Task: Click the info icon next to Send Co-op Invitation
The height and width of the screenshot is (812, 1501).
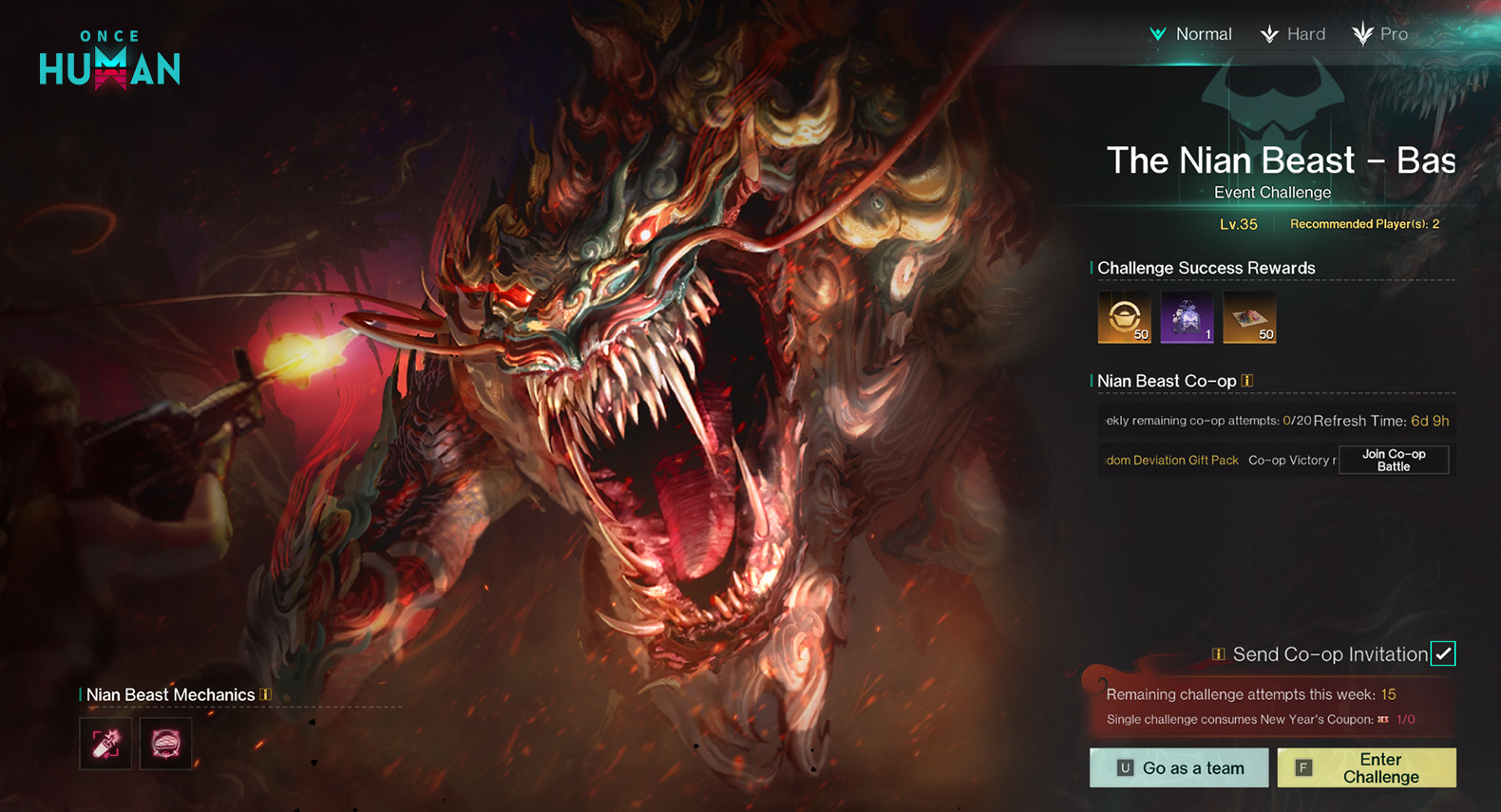Action: tap(1217, 653)
